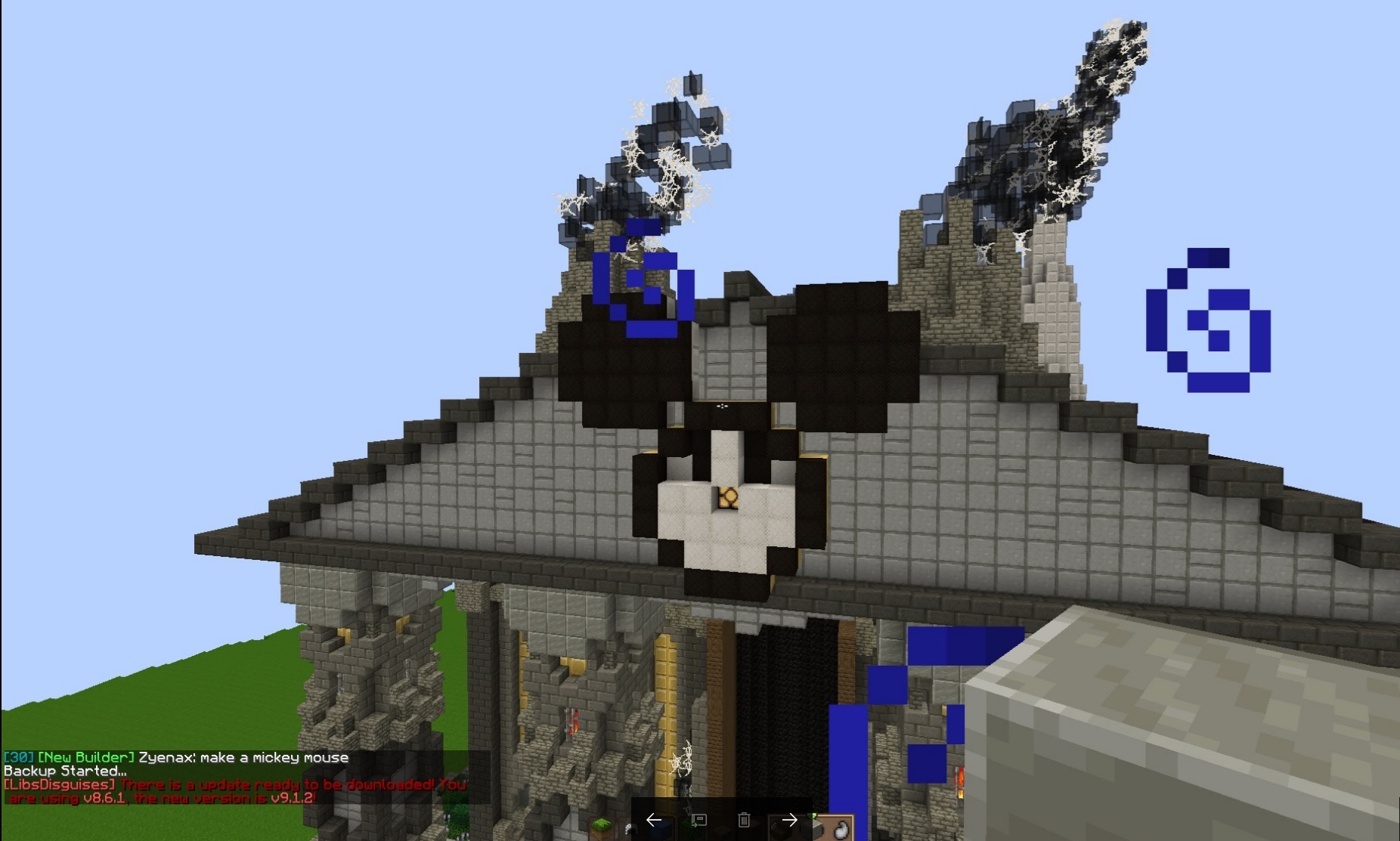Select the sapling item in the hotbar

coord(686,829)
